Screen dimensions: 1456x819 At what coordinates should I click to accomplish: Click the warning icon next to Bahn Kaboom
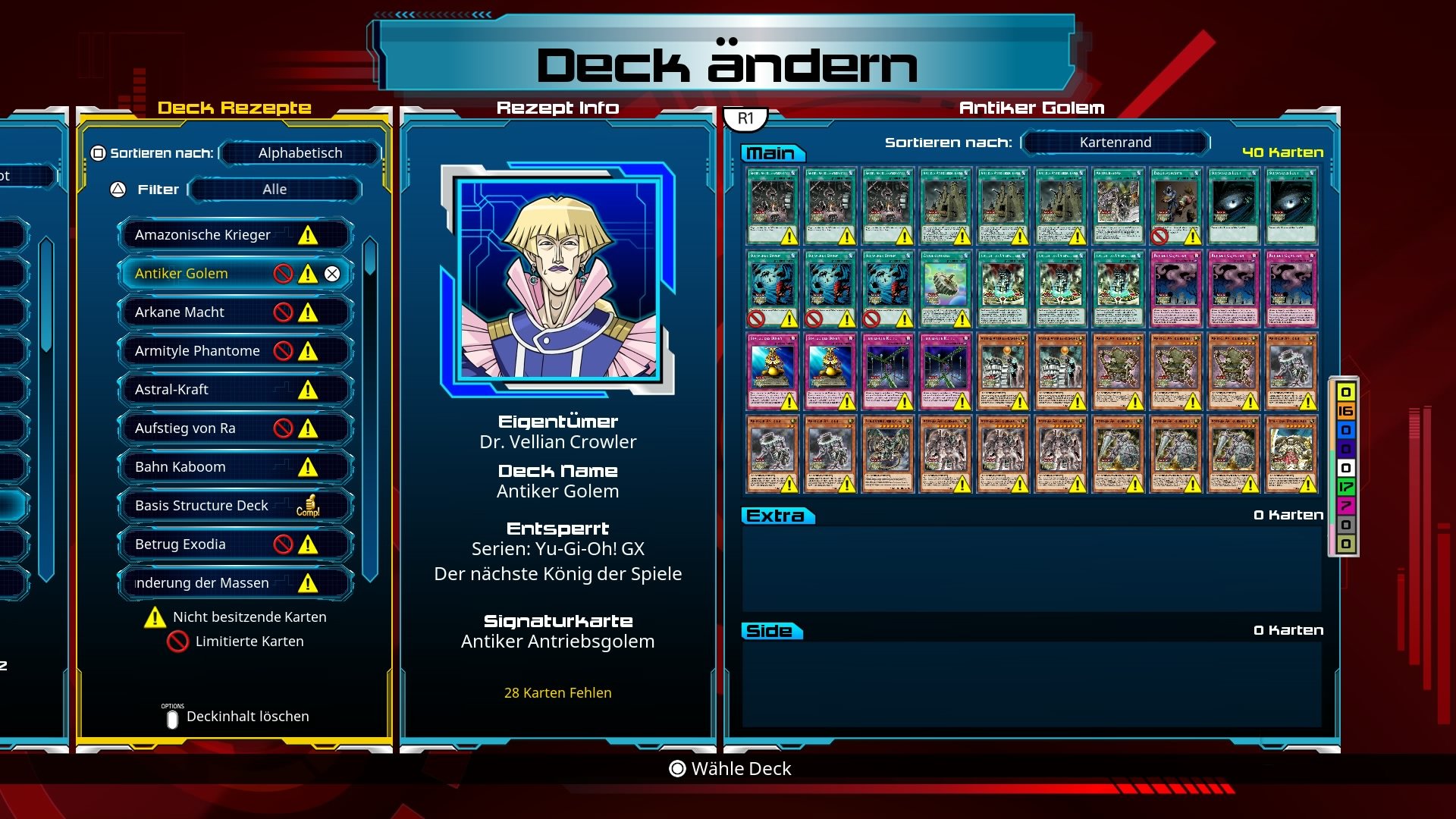pyautogui.click(x=306, y=467)
